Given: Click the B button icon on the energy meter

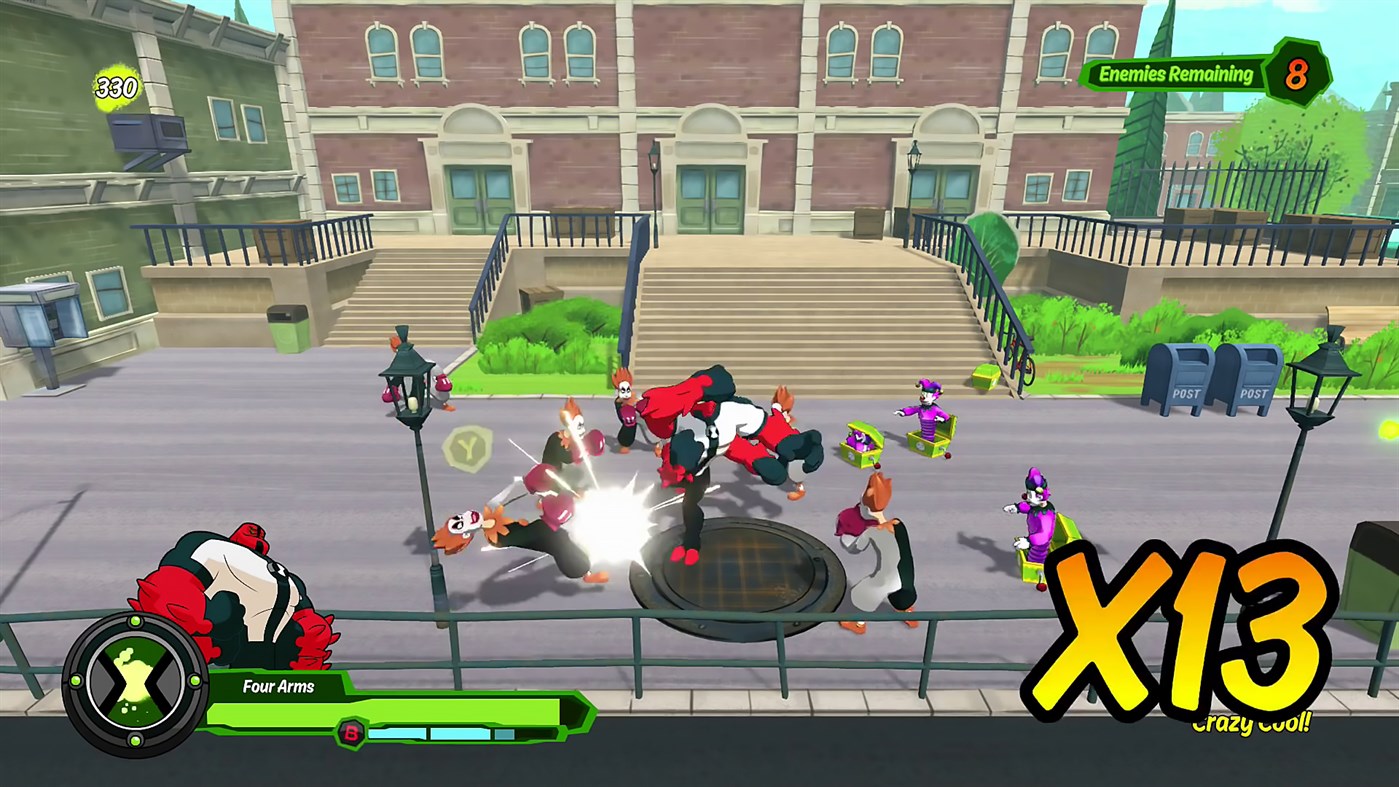Looking at the screenshot, I should pos(350,733).
